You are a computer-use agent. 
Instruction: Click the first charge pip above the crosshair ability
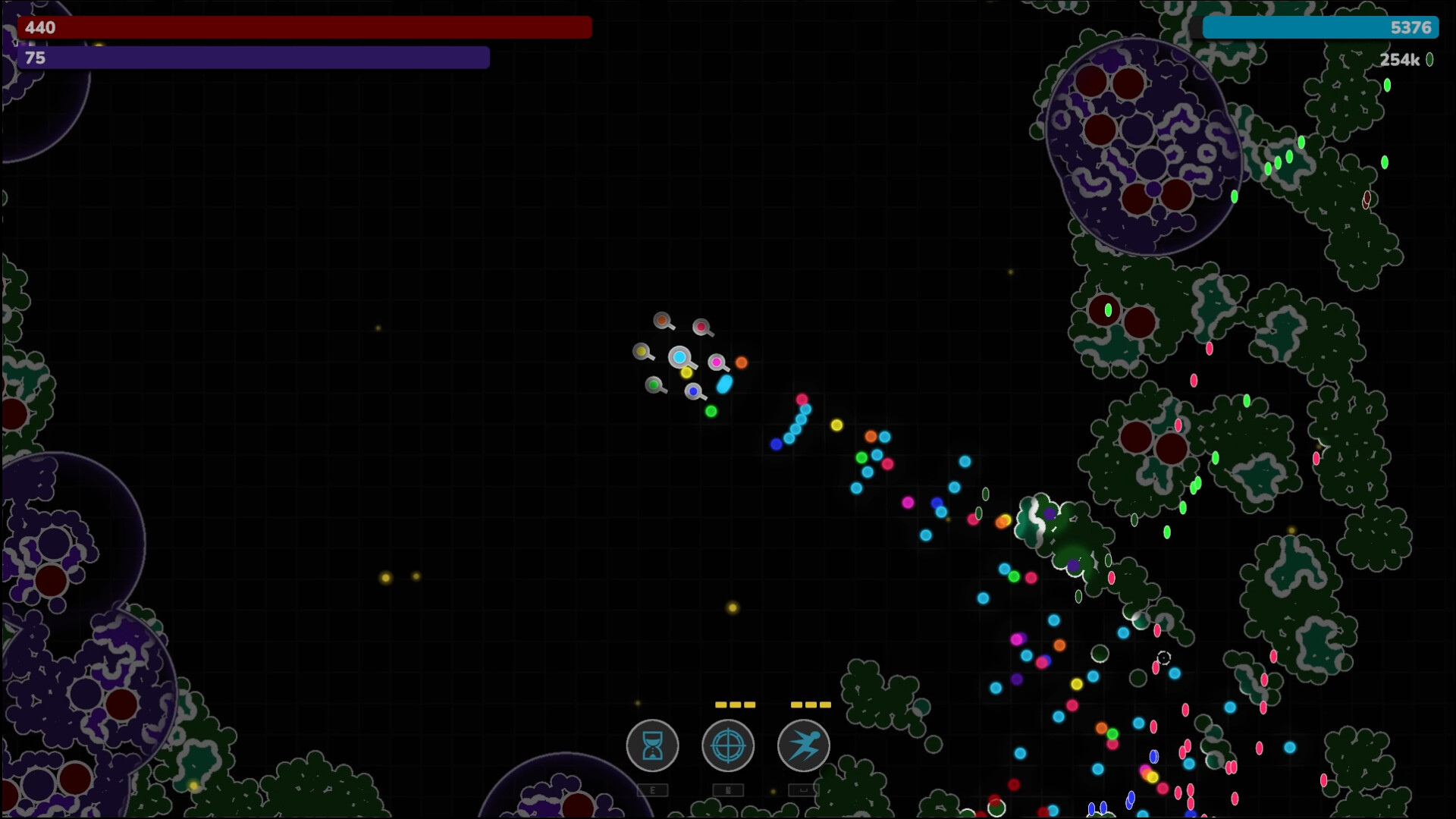pyautogui.click(x=720, y=704)
